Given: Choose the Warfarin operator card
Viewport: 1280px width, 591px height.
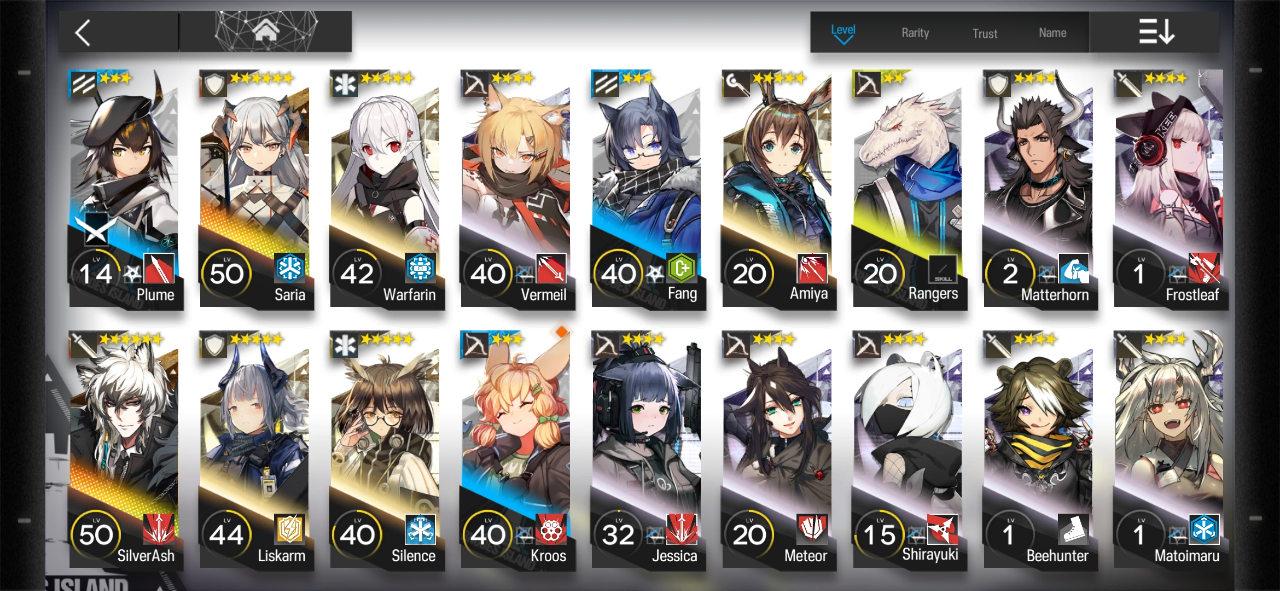Looking at the screenshot, I should click(385, 185).
